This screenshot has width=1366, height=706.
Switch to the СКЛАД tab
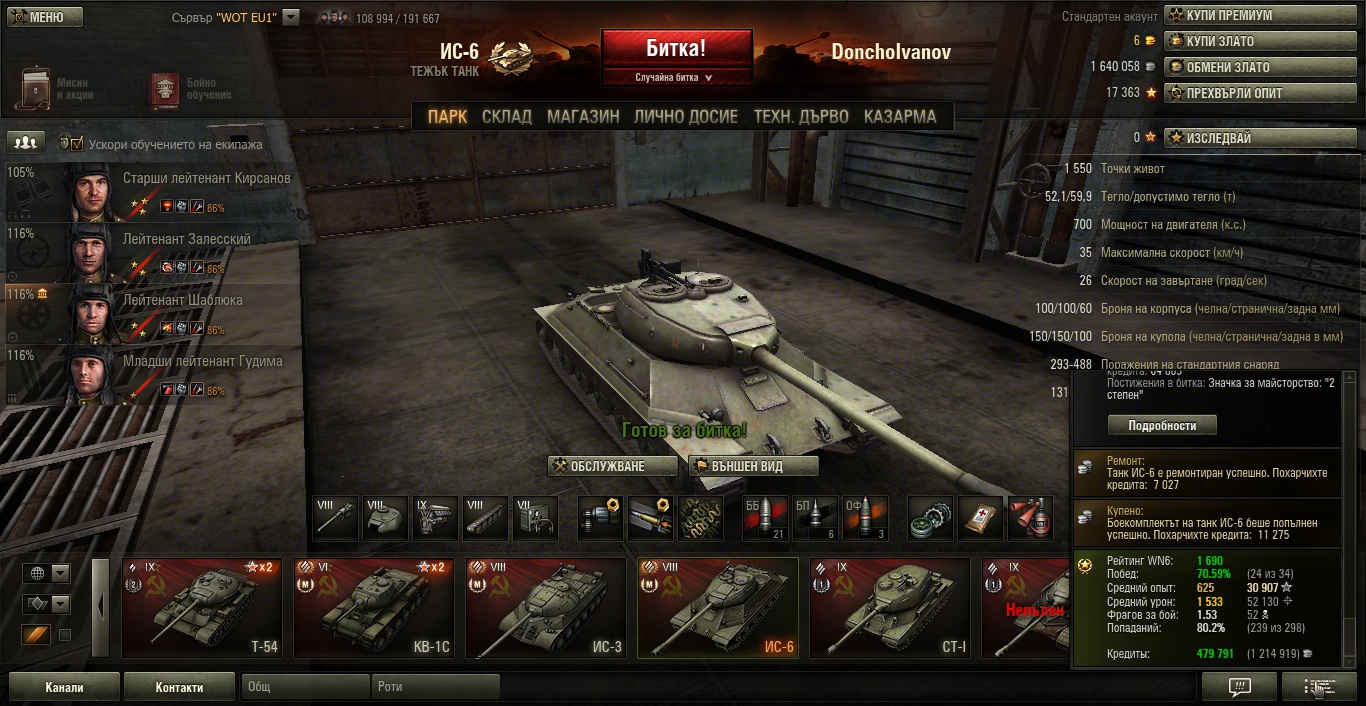[507, 117]
